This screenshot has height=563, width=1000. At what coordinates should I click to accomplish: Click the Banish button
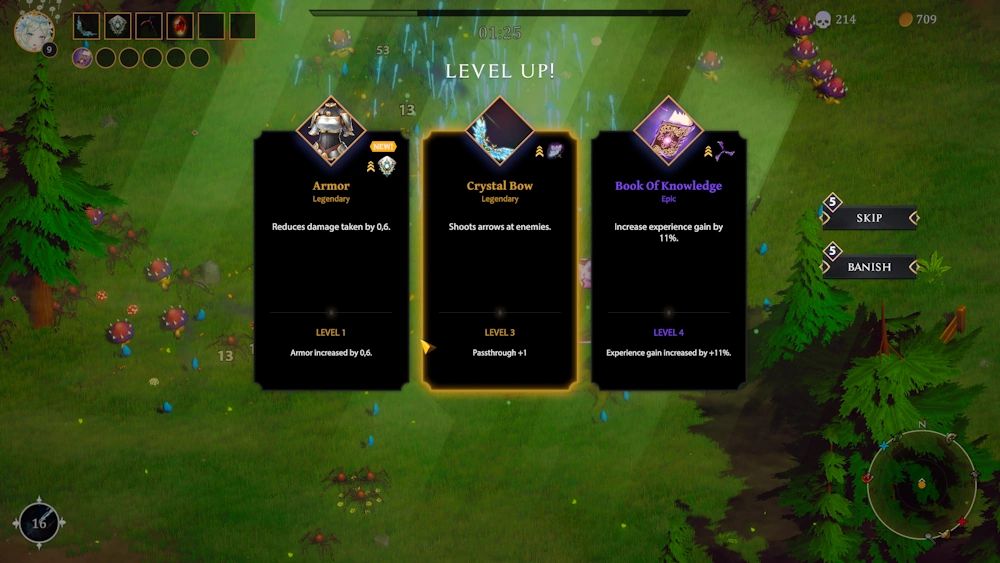pos(869,267)
